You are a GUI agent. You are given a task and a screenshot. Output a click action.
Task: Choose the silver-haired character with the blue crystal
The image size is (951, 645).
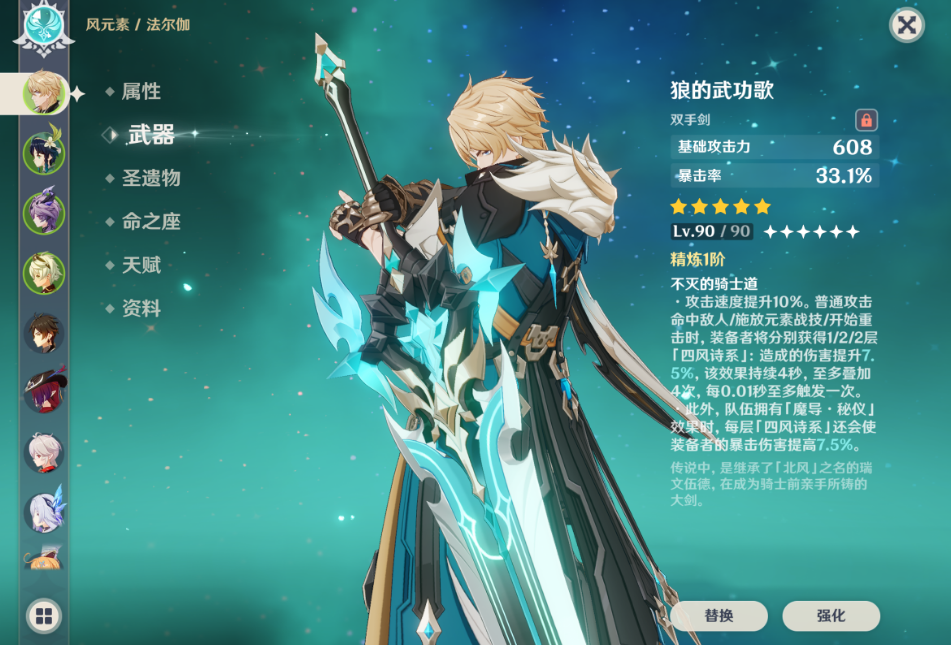(44, 511)
